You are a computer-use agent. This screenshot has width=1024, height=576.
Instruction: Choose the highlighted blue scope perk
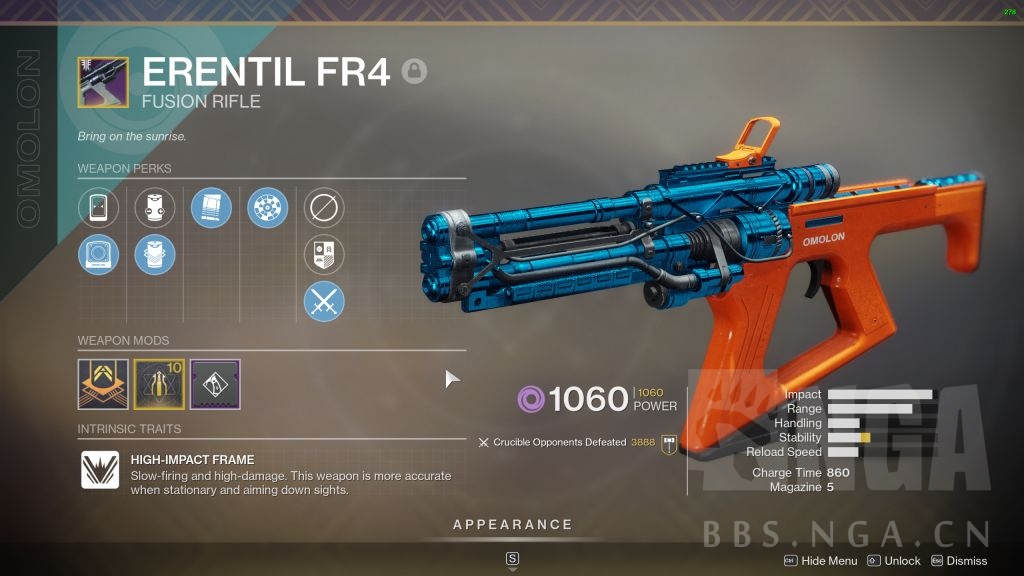pos(99,255)
